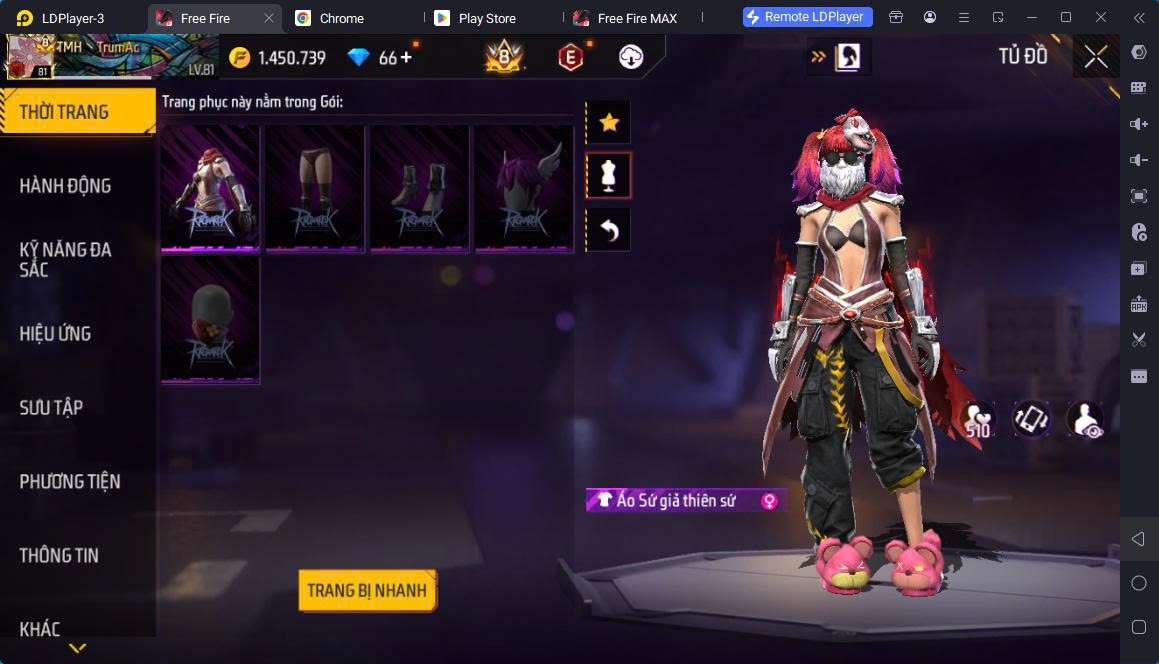Select the dark mask outfit piece
Image resolution: width=1159 pixels, height=664 pixels.
coord(210,319)
